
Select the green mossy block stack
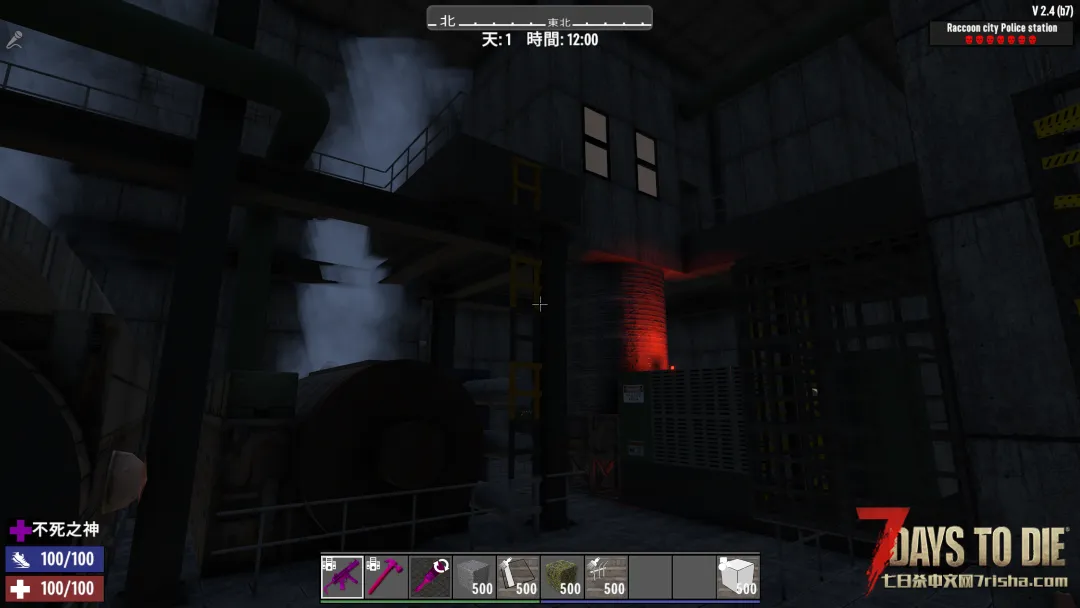[x=562, y=577]
